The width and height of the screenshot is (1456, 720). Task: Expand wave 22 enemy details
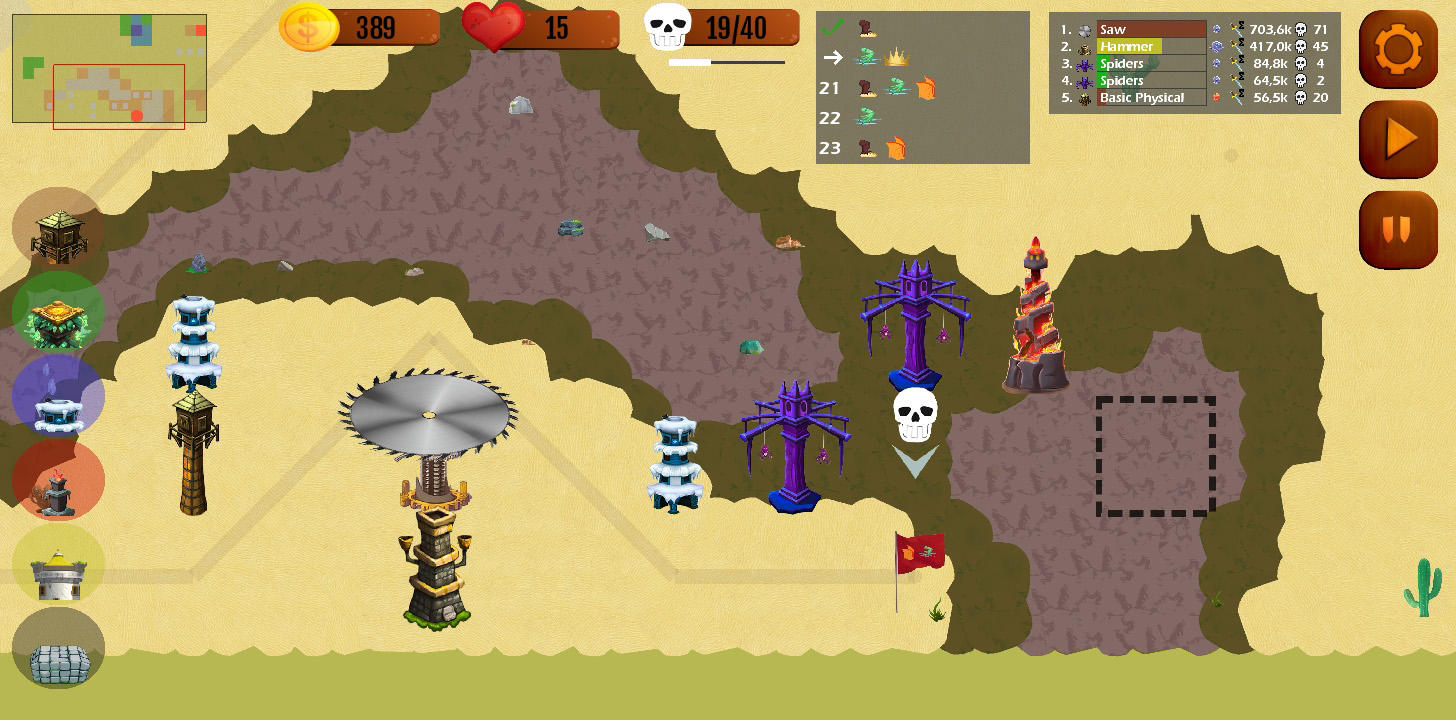pyautogui.click(x=829, y=118)
